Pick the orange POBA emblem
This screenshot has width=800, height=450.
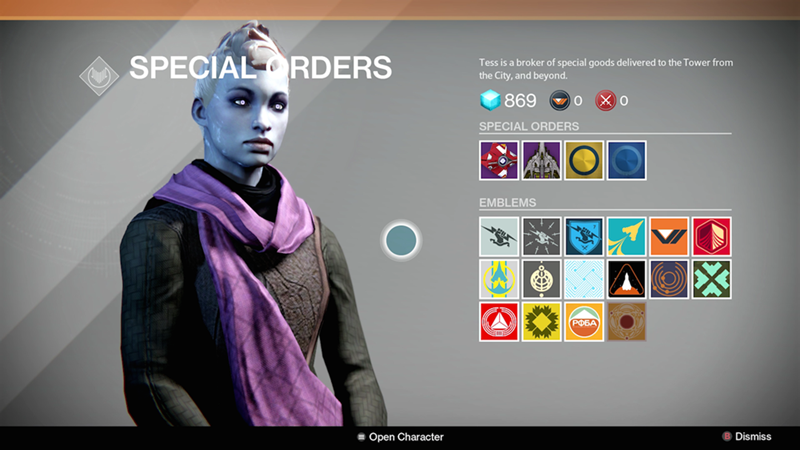point(584,321)
